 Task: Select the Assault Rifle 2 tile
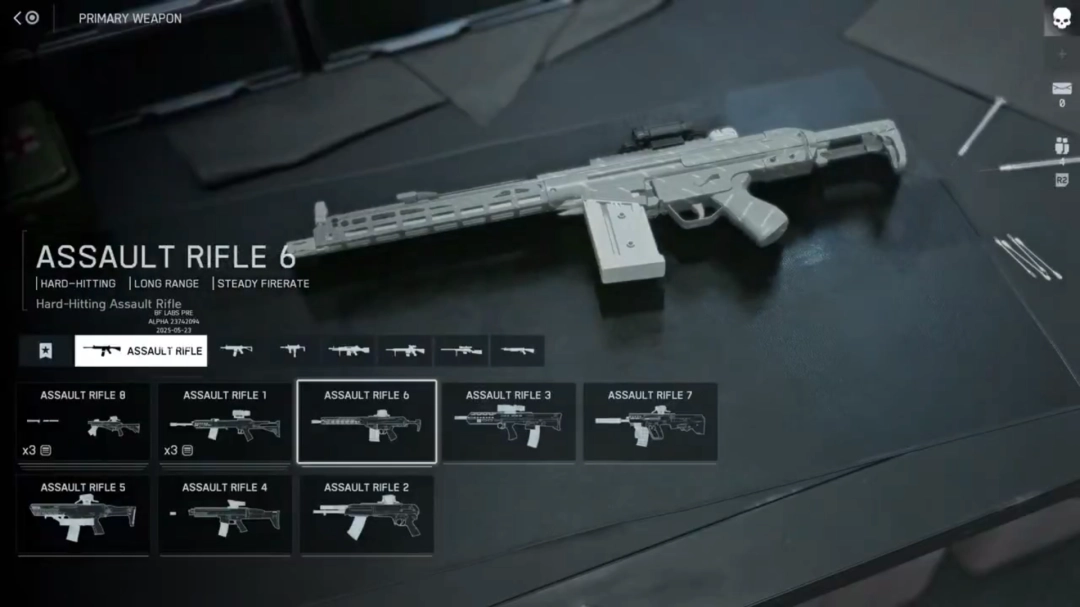(366, 515)
